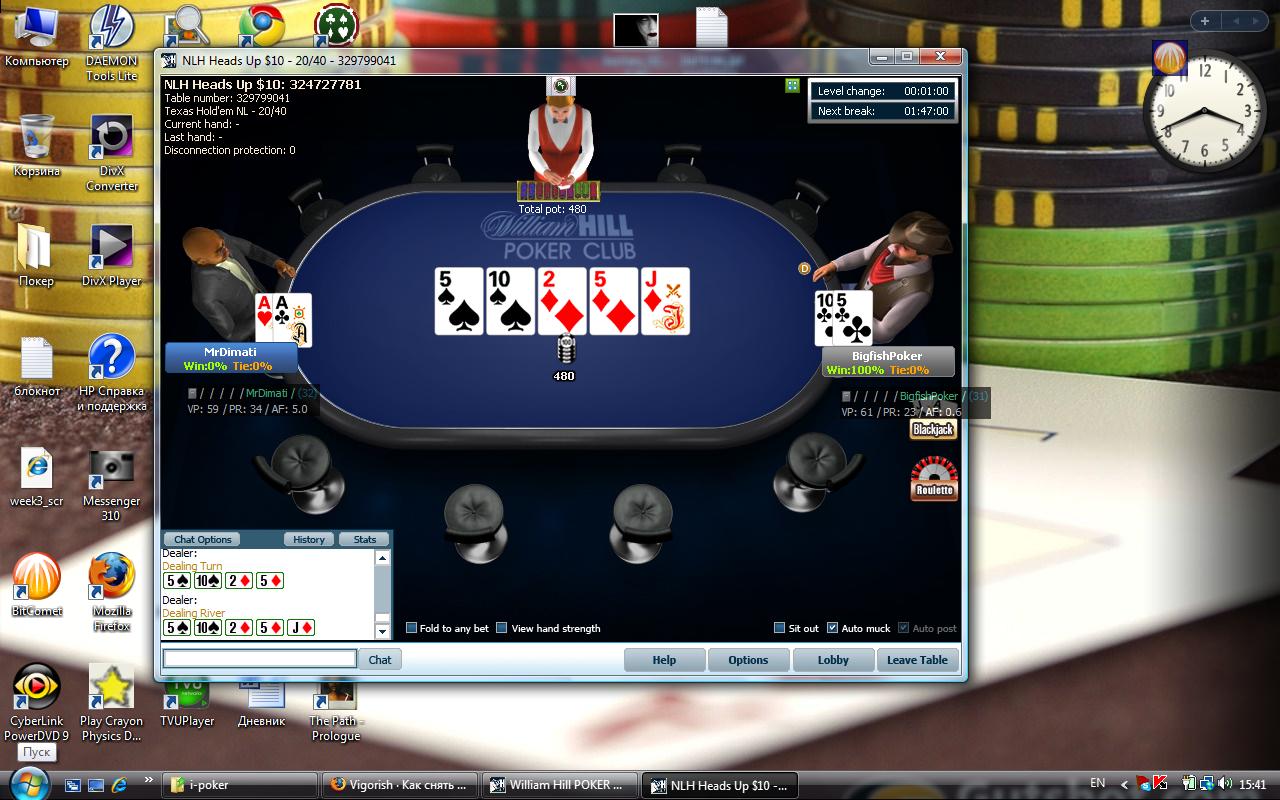Enable Fold to any bet
This screenshot has height=800, width=1280.
pyautogui.click(x=411, y=628)
